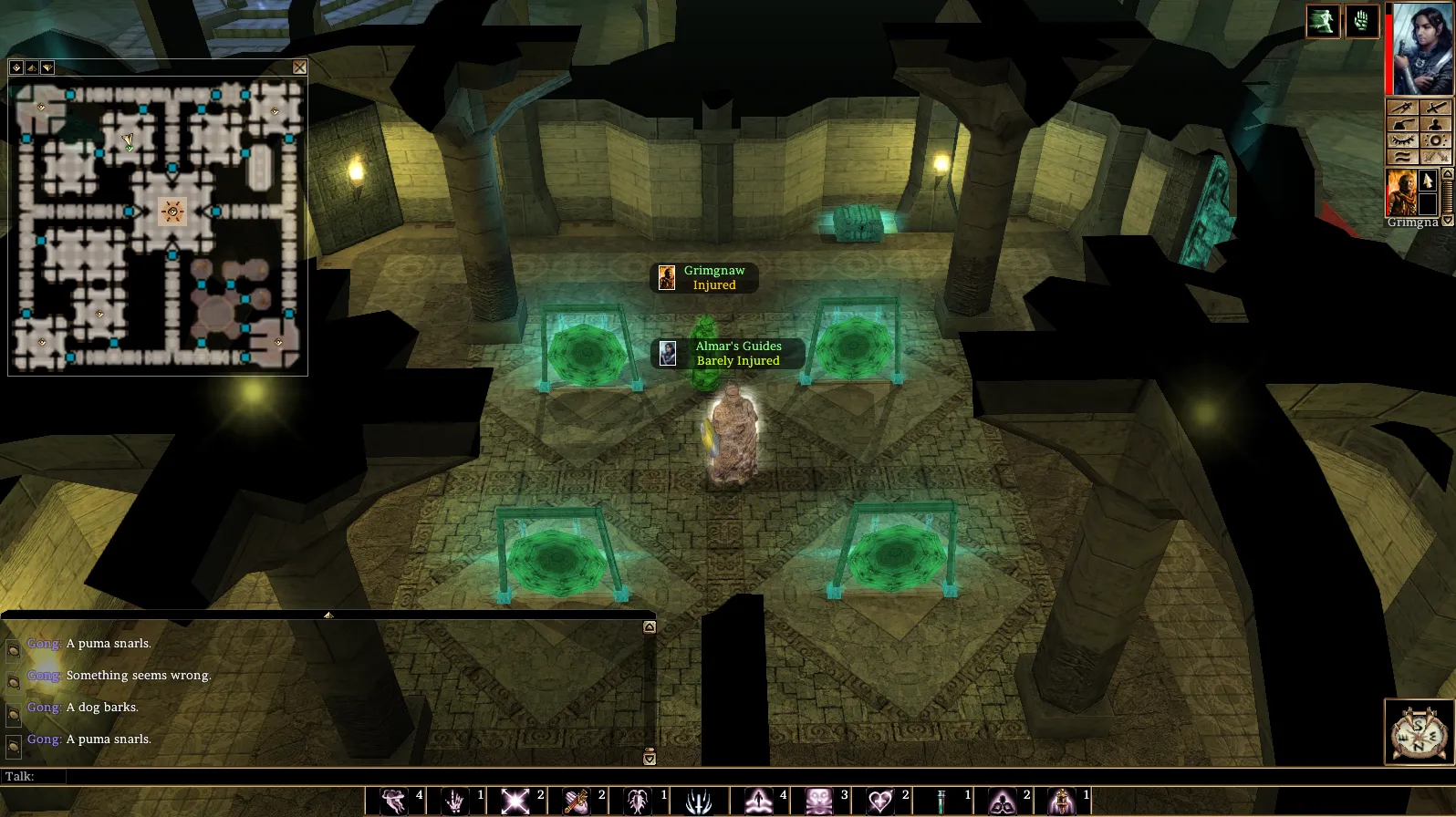1456x817 pixels.
Task: Select Grimgnaw's companion portrait
Action: coord(1400,192)
